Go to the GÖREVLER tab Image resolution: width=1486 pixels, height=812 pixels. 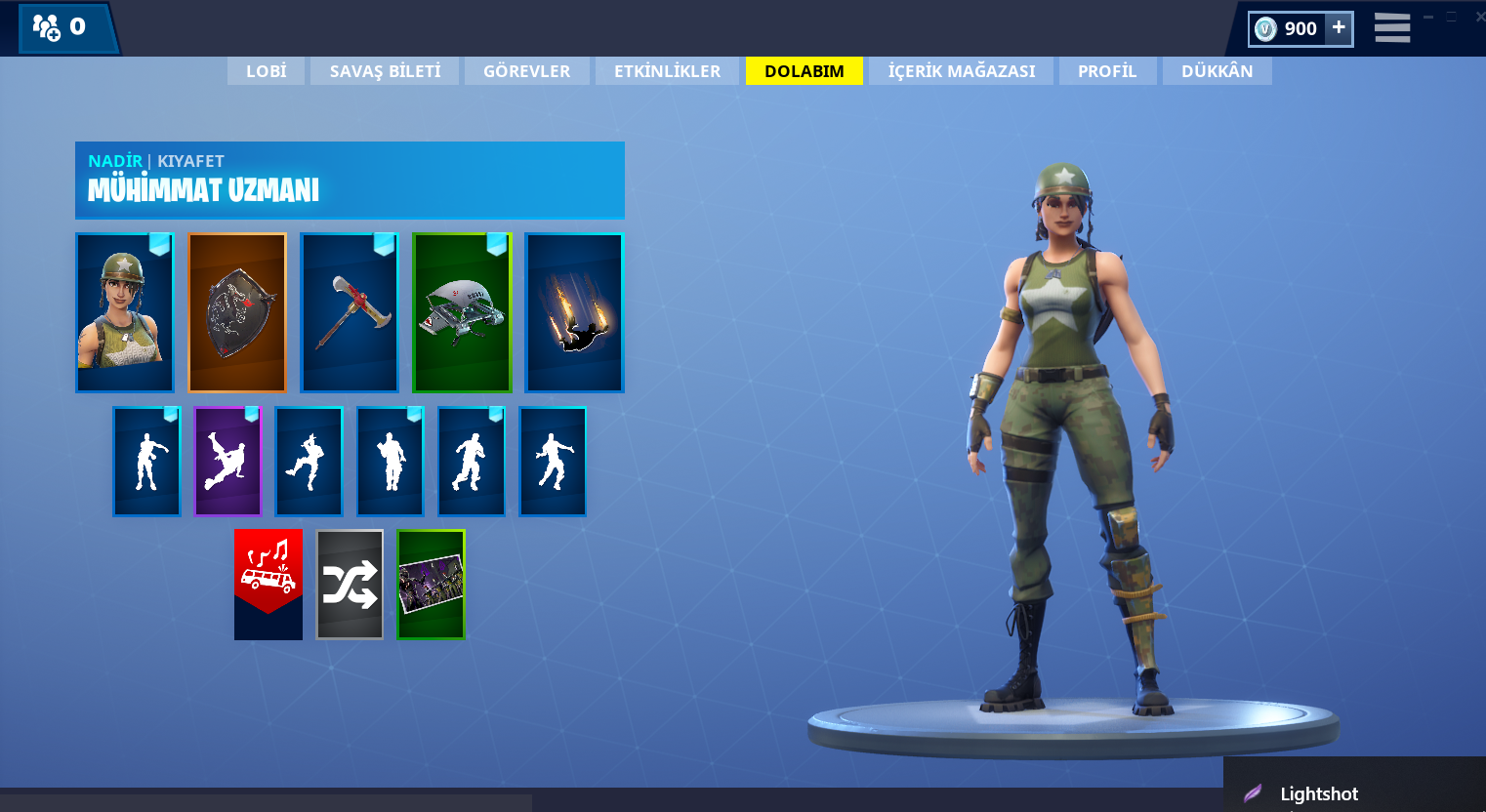click(526, 71)
